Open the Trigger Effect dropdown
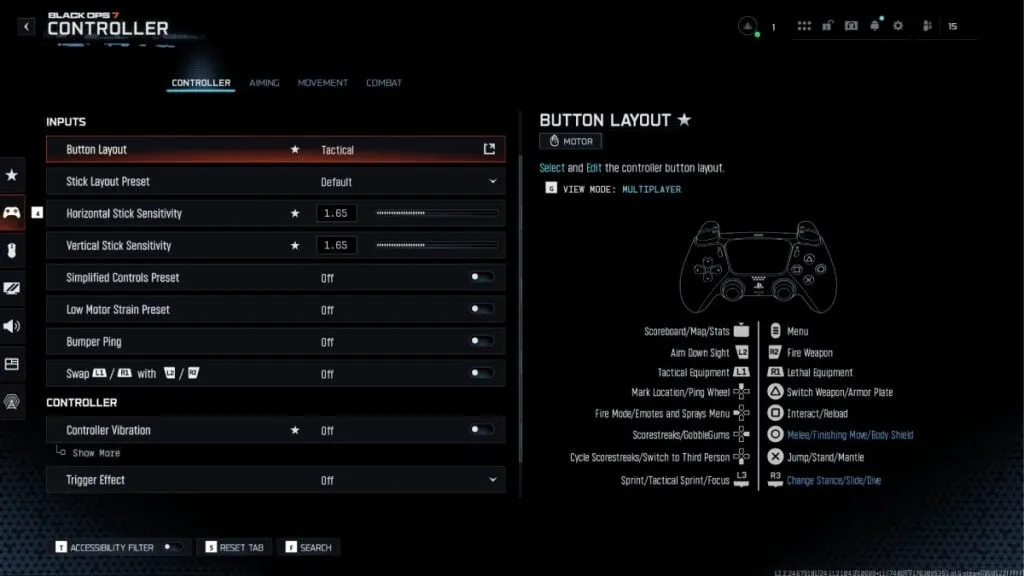Image resolution: width=1024 pixels, height=576 pixels. tap(493, 480)
